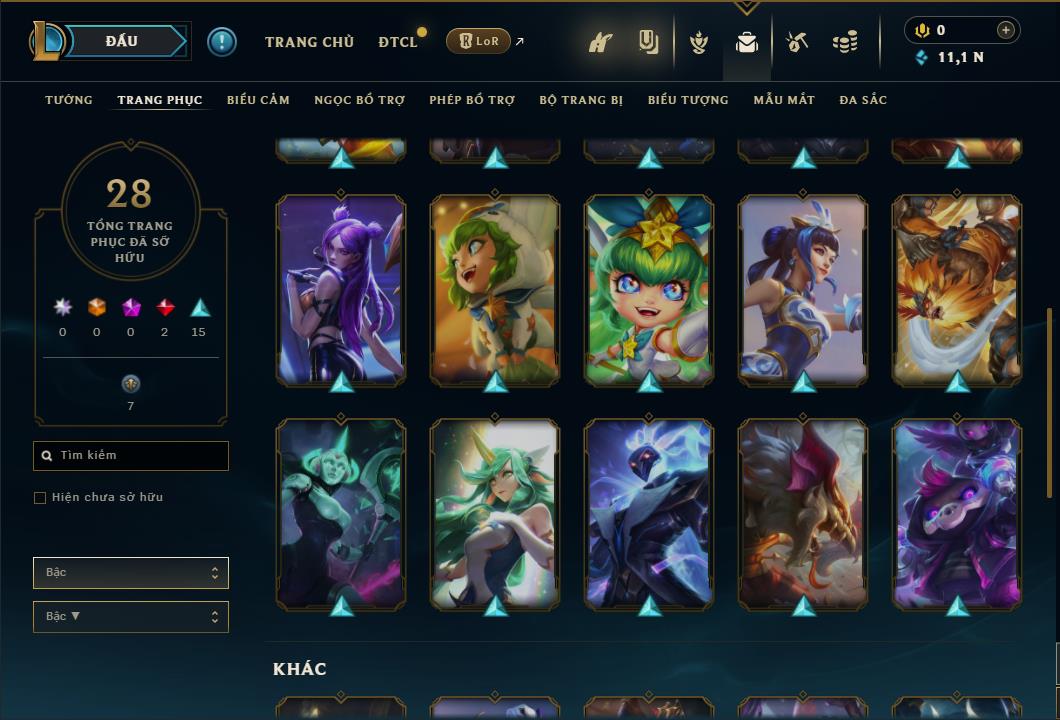Choose the green-haired Star Guardian skin card
Image resolution: width=1060 pixels, height=720 pixels.
tap(649, 290)
